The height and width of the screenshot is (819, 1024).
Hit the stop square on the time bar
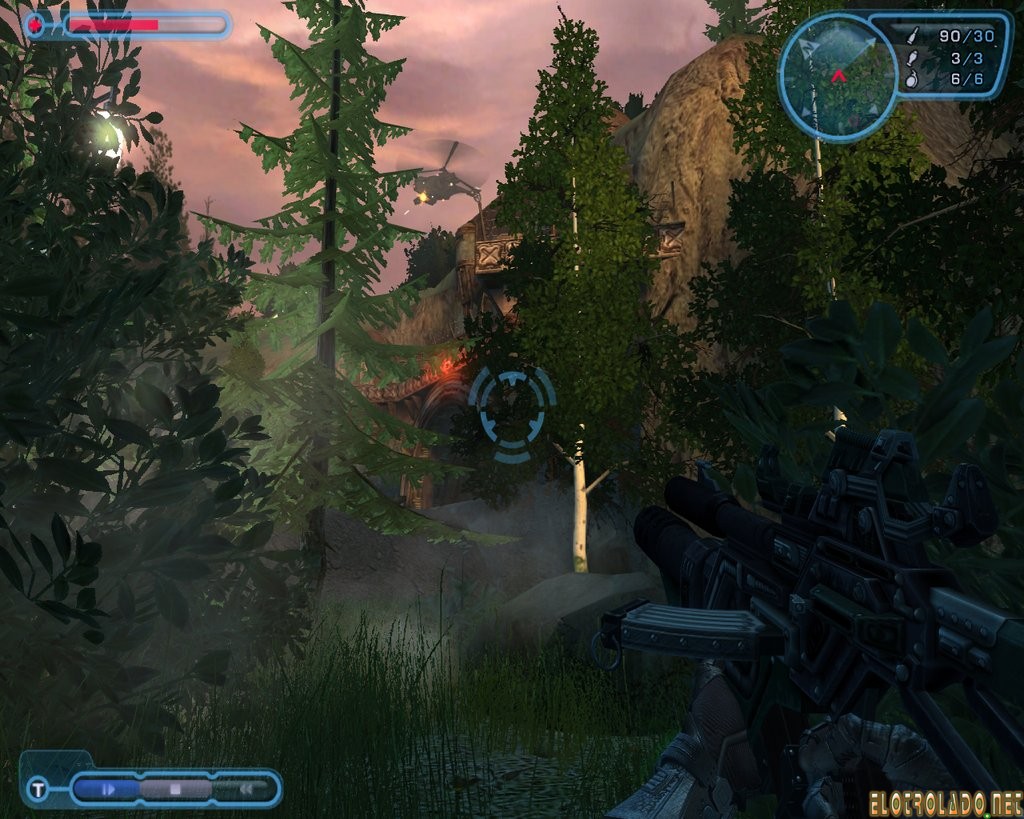click(175, 789)
